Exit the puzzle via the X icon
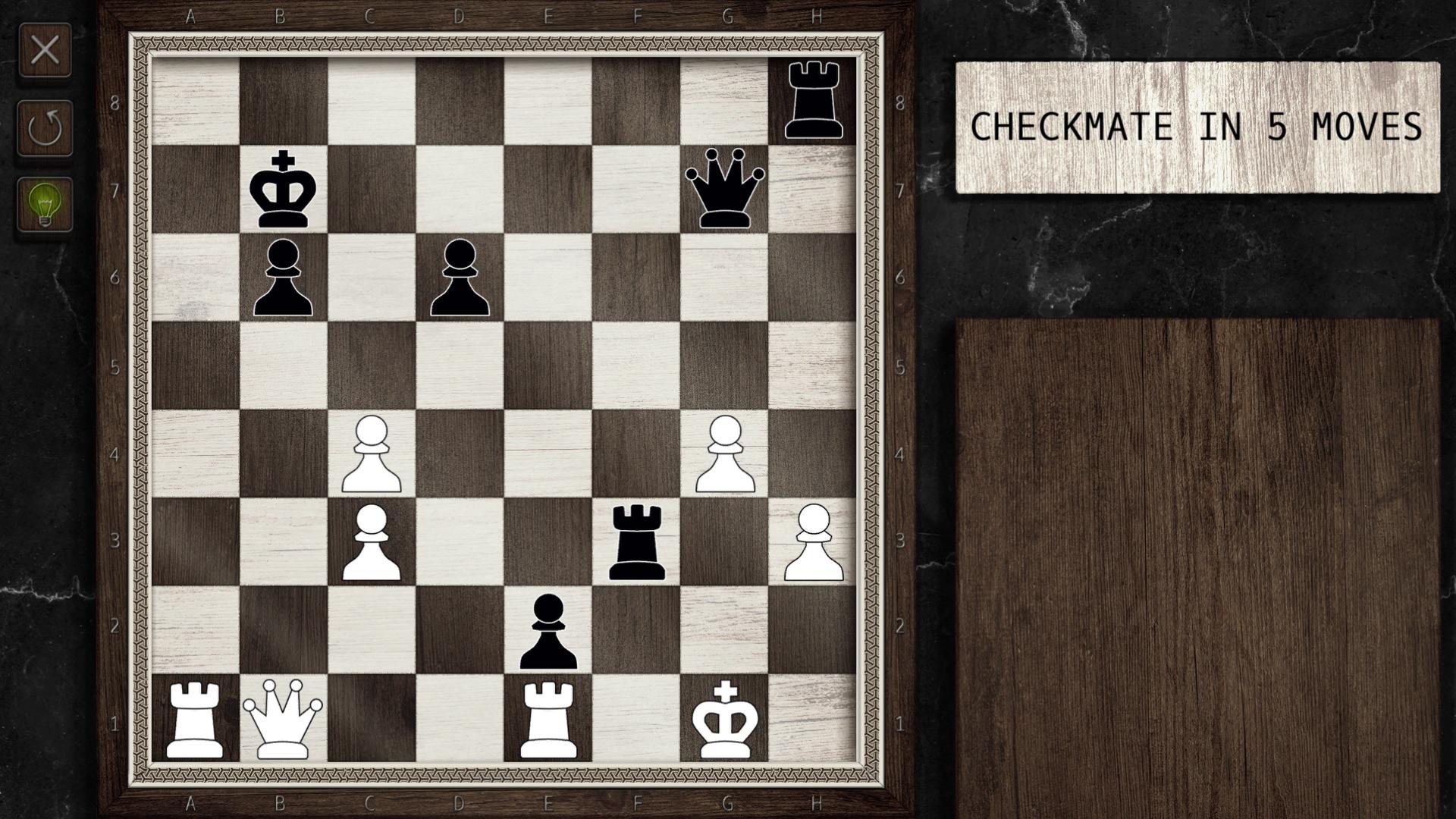 45,49
